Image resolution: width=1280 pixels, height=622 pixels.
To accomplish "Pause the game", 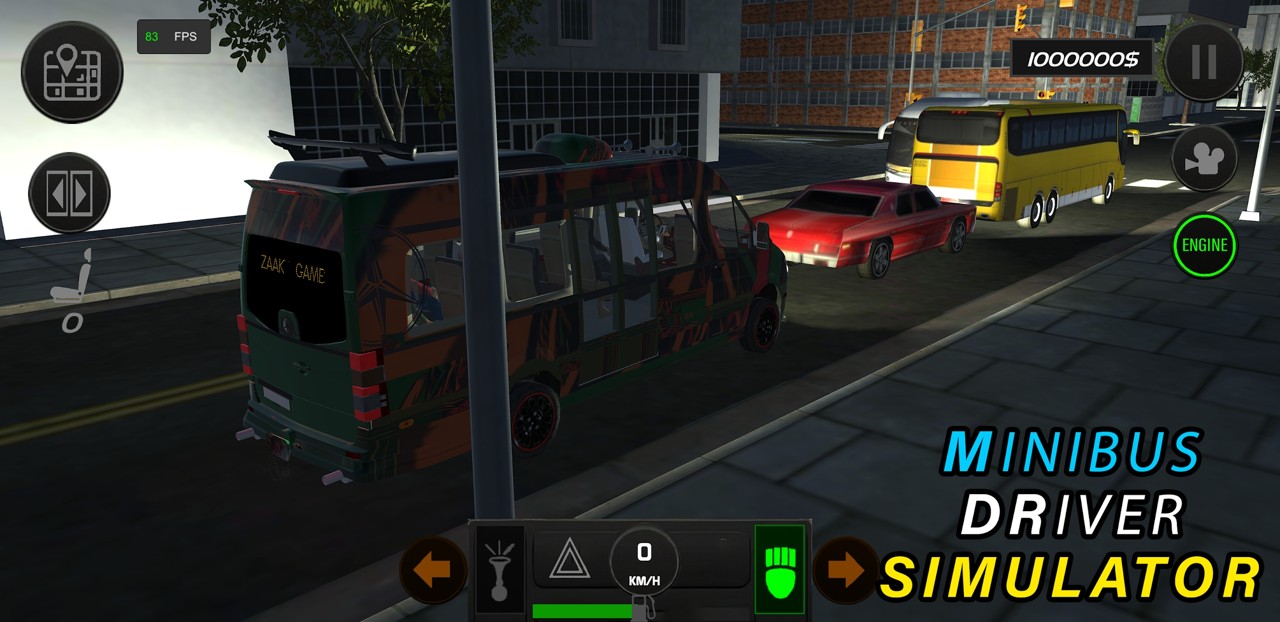I will pos(1203,62).
